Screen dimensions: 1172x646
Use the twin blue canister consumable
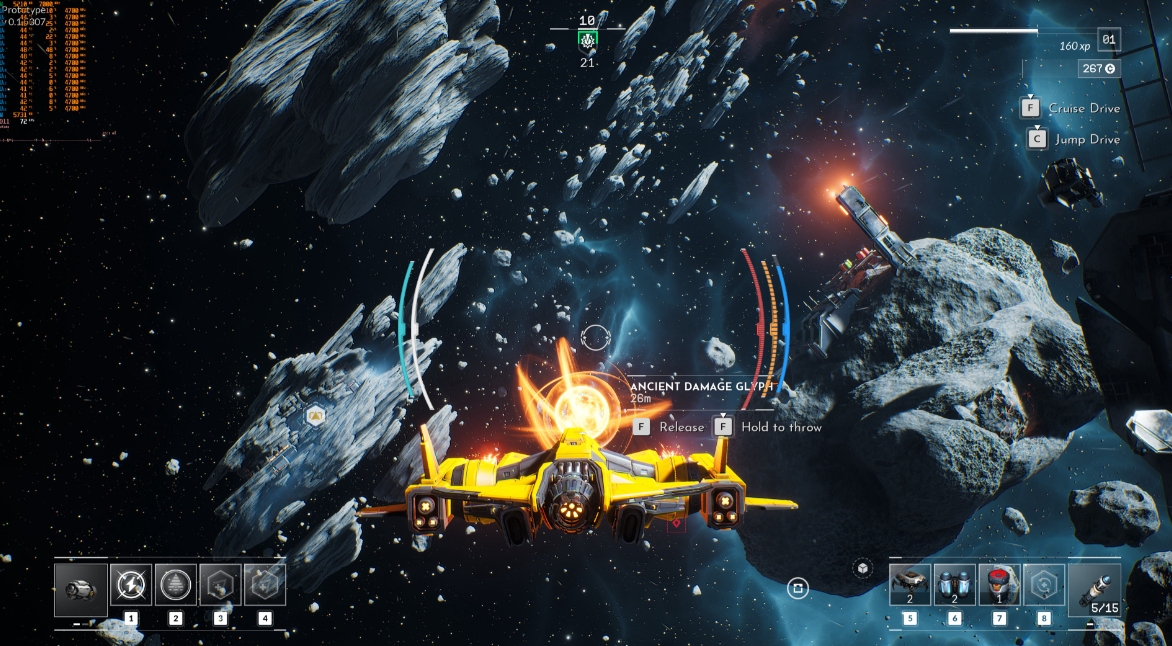pos(955,585)
